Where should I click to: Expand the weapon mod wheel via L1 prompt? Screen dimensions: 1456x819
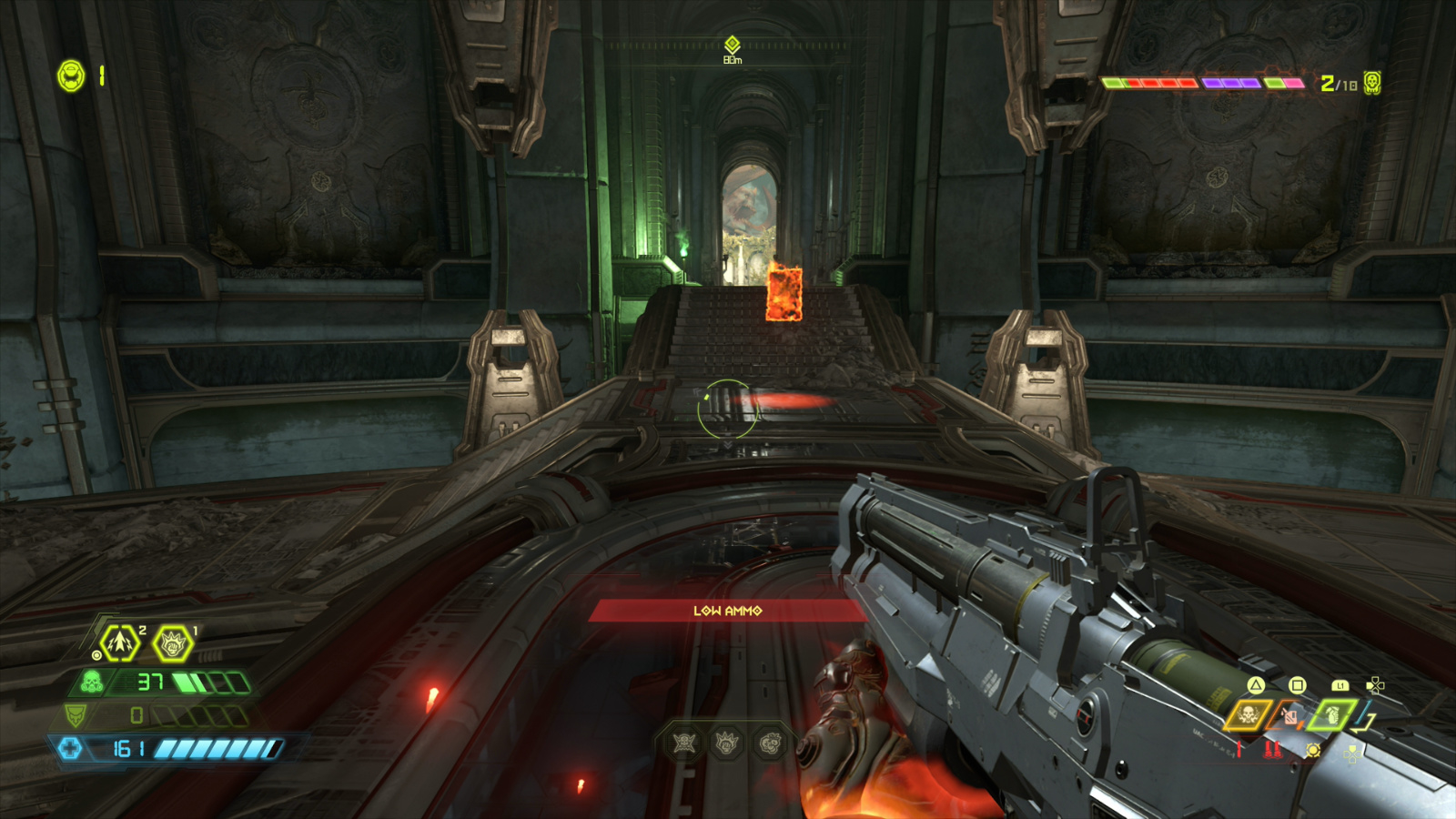[1340, 686]
